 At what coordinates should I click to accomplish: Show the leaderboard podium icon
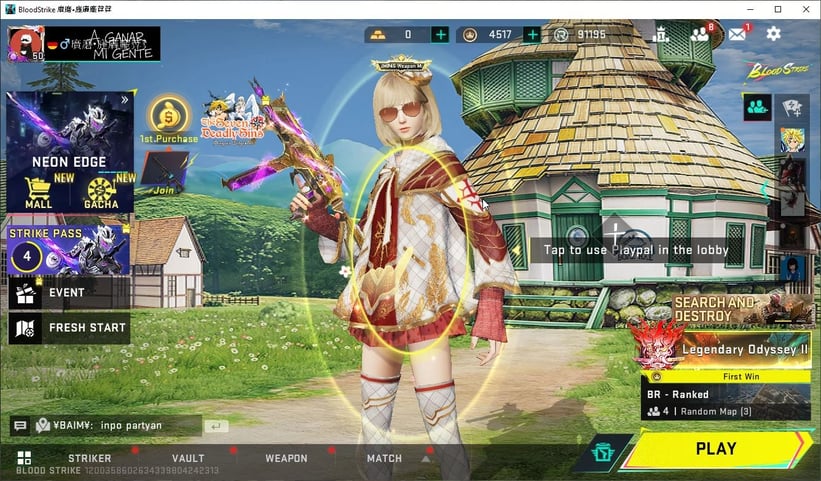point(660,34)
